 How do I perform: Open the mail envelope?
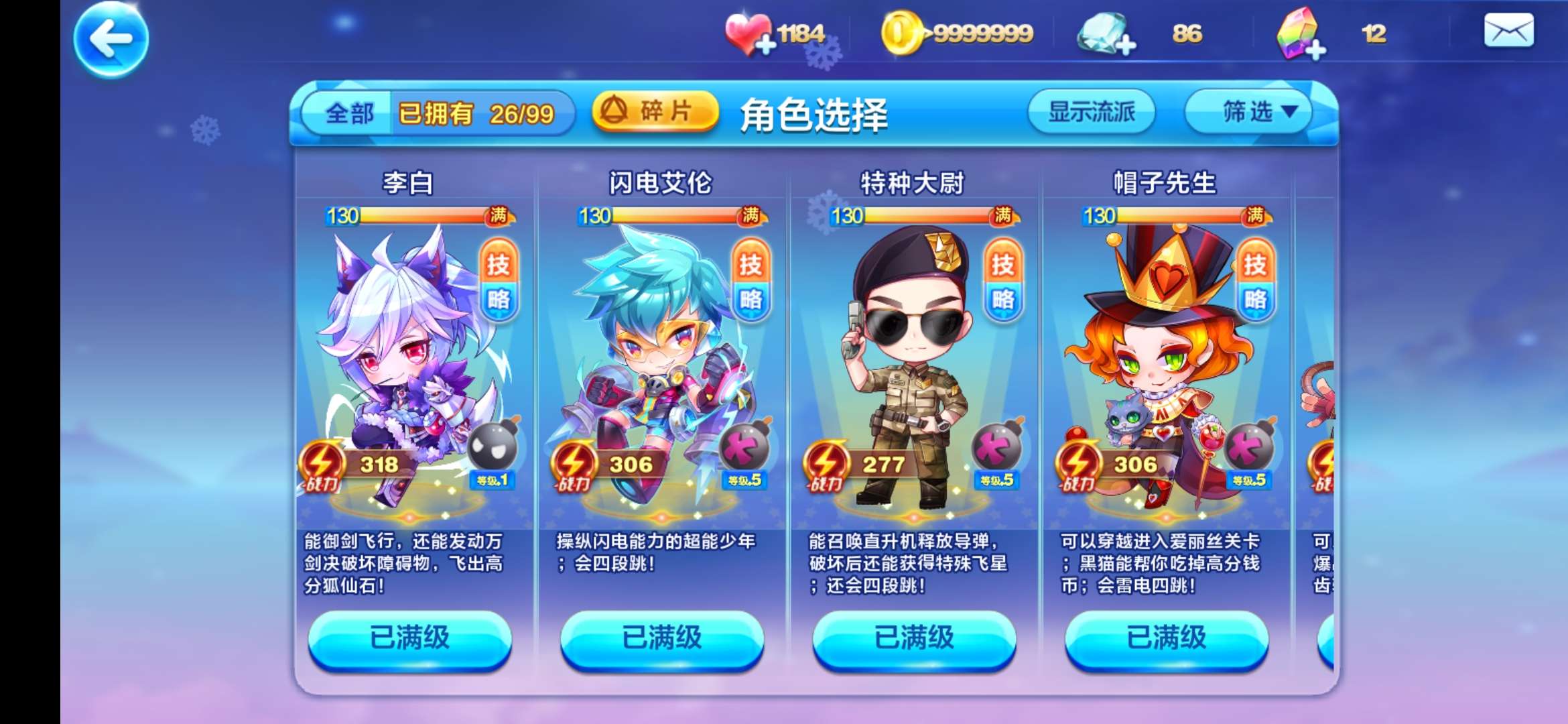tap(1508, 32)
